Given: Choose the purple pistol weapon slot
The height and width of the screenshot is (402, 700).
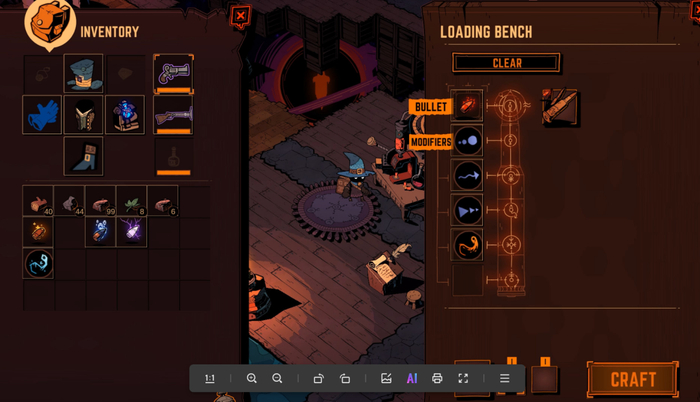Looking at the screenshot, I should pyautogui.click(x=173, y=73).
